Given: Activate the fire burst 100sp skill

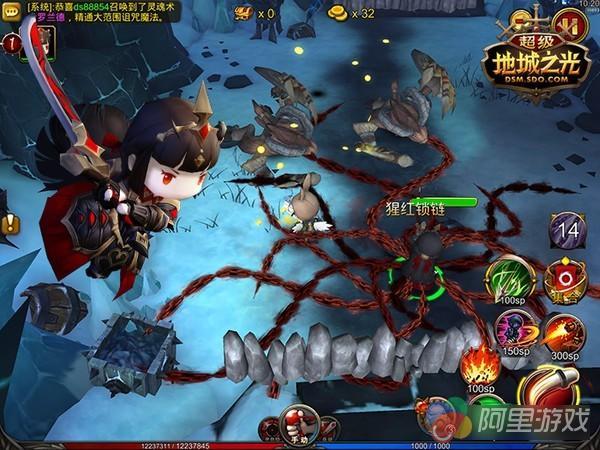Looking at the screenshot, I should (x=481, y=364).
